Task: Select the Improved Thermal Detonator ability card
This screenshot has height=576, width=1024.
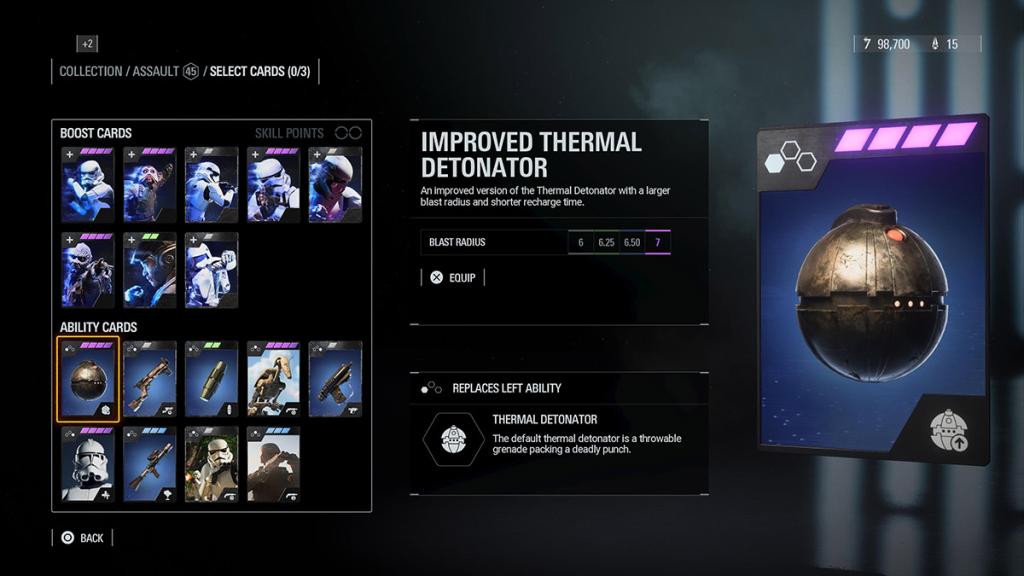Action: click(x=89, y=379)
